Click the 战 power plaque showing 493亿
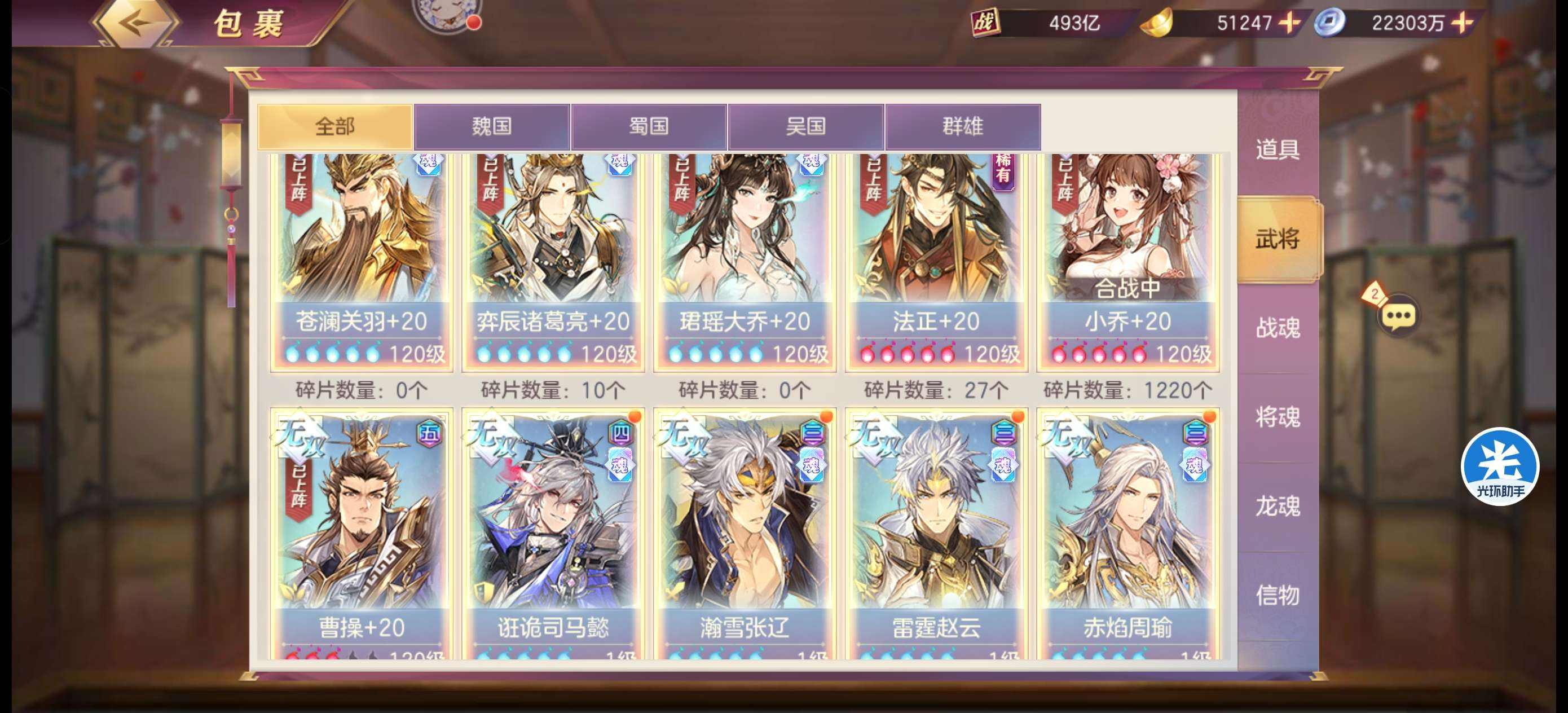 (x=987, y=23)
